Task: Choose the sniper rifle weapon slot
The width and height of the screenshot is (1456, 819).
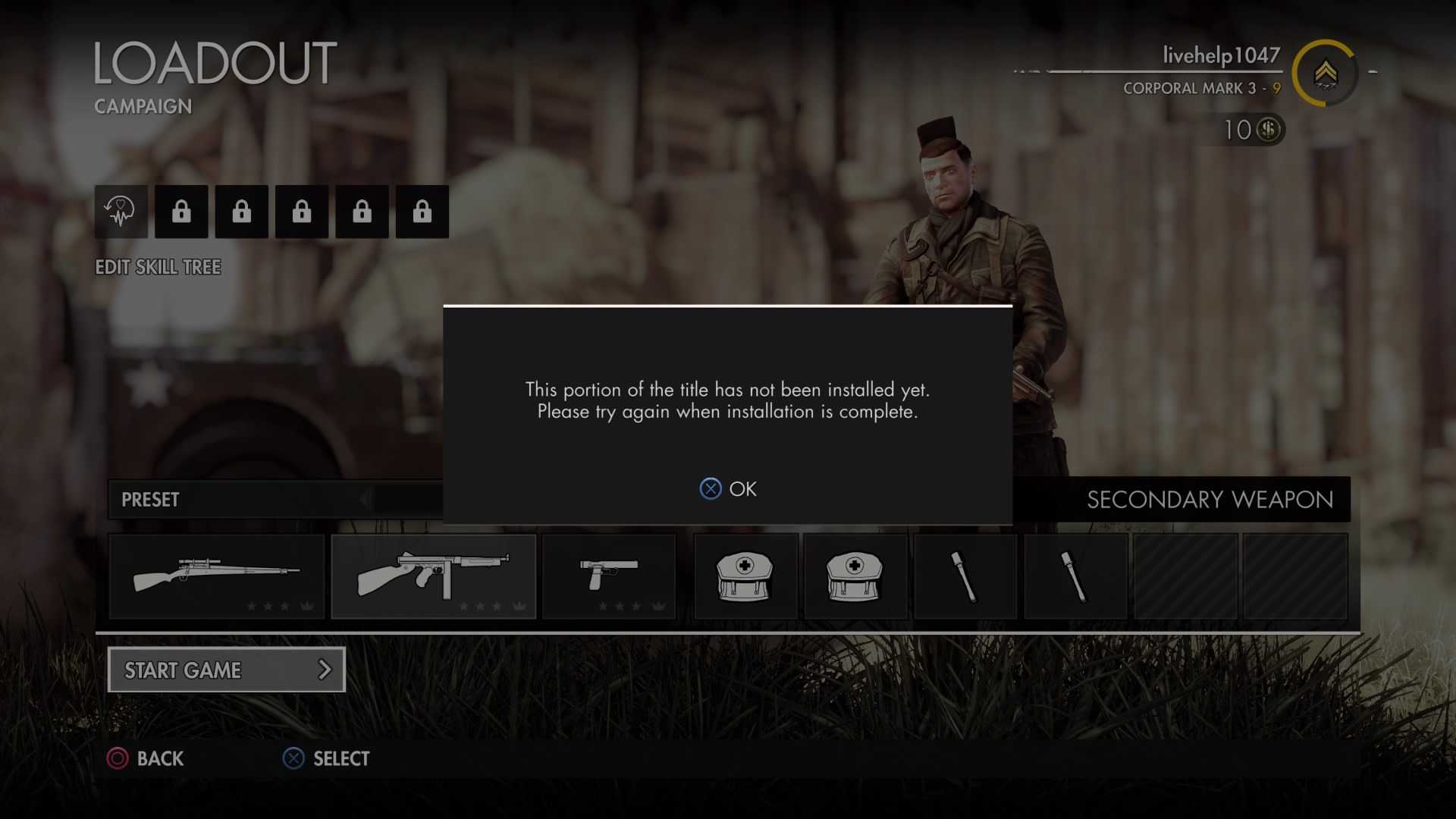Action: coord(217,576)
